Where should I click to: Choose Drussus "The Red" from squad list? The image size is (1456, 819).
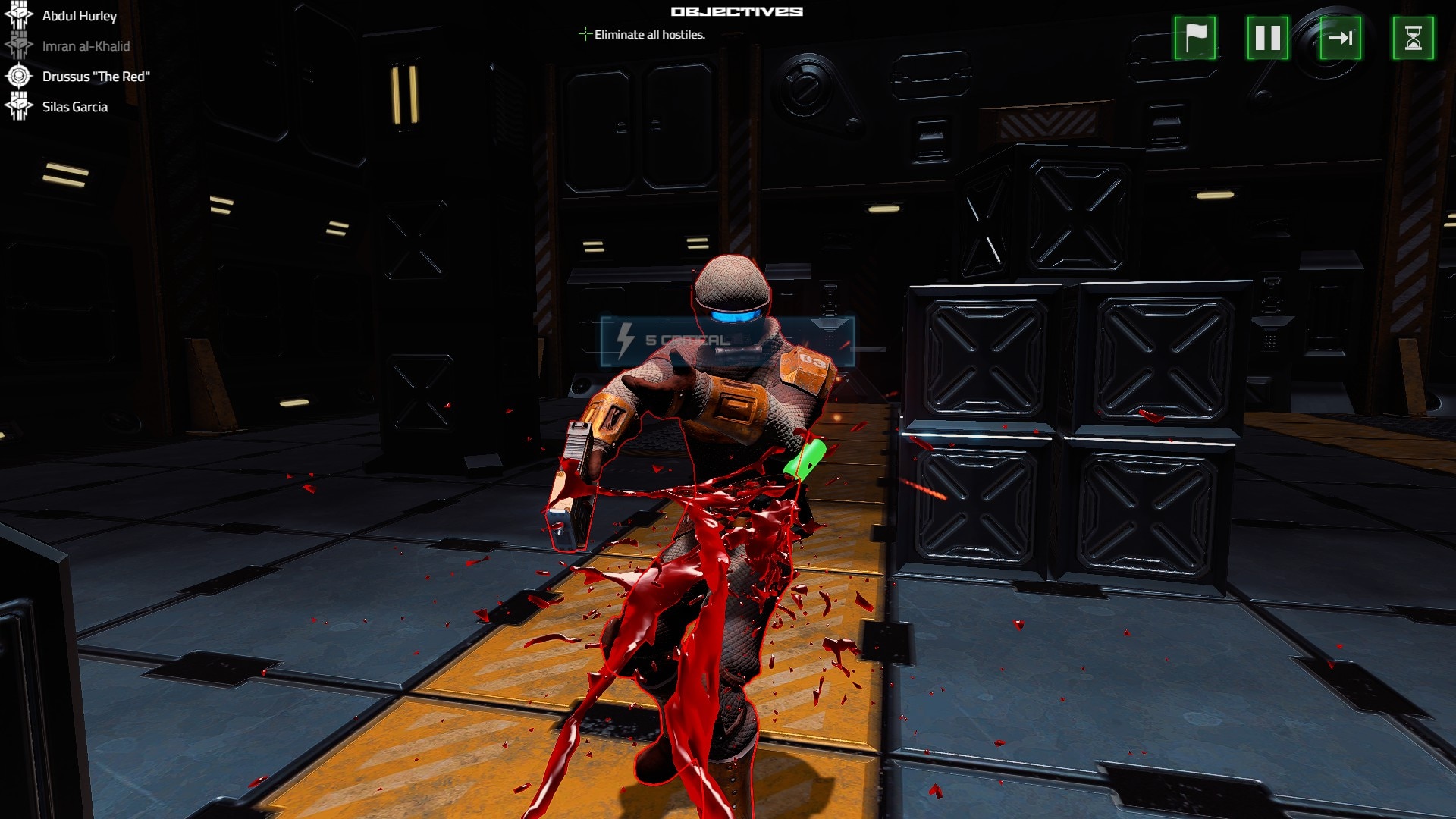point(96,77)
